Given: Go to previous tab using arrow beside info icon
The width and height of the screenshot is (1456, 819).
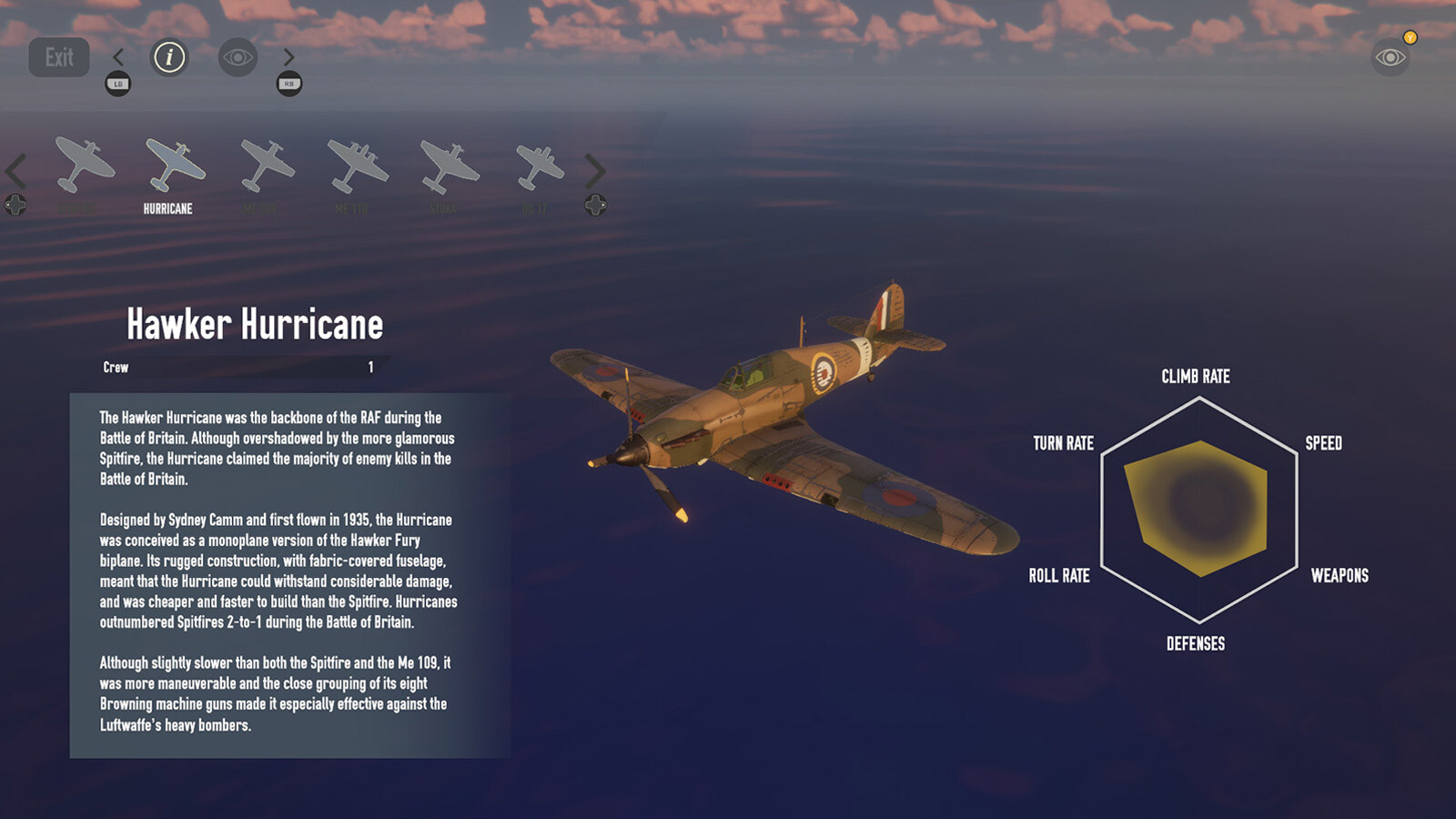Looking at the screenshot, I should [118, 57].
